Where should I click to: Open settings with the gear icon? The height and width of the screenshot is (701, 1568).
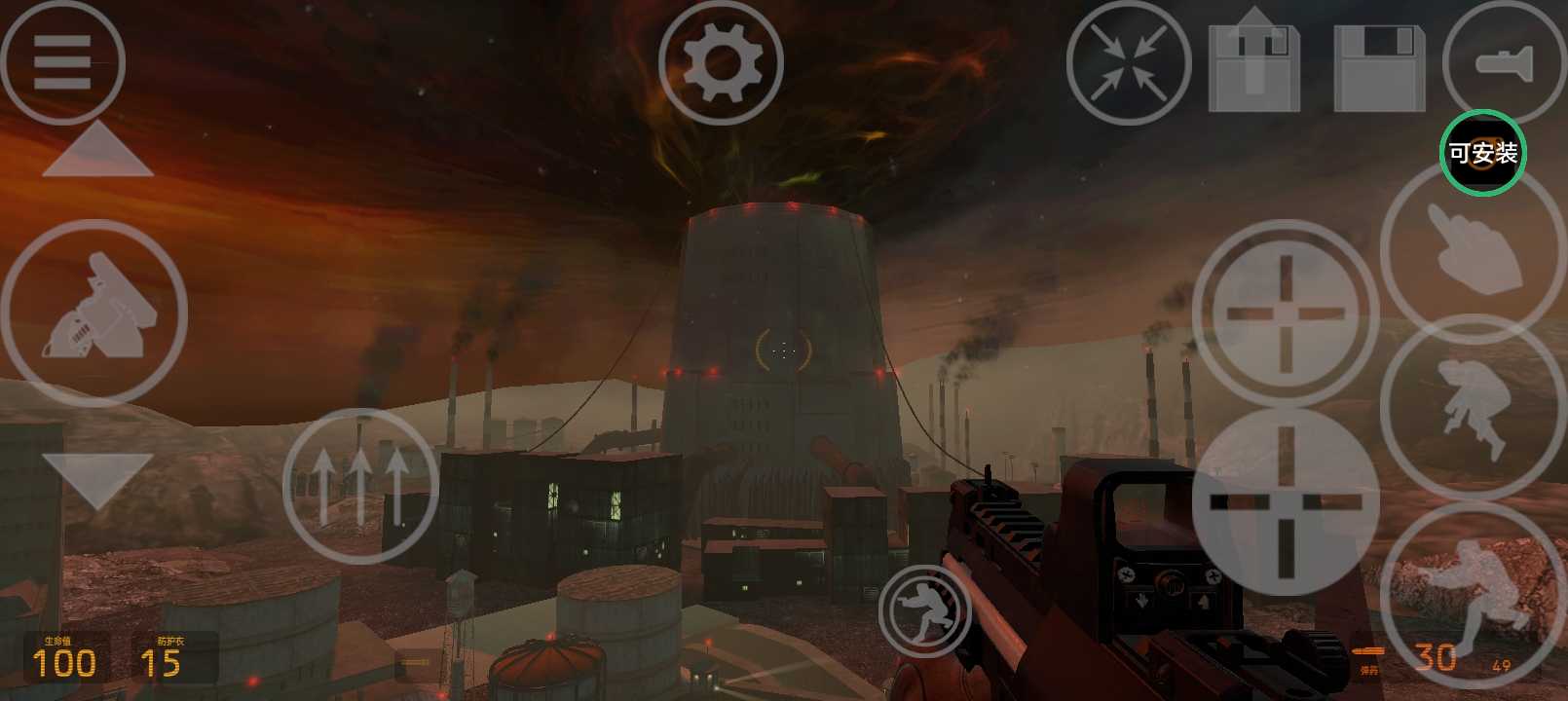721,63
